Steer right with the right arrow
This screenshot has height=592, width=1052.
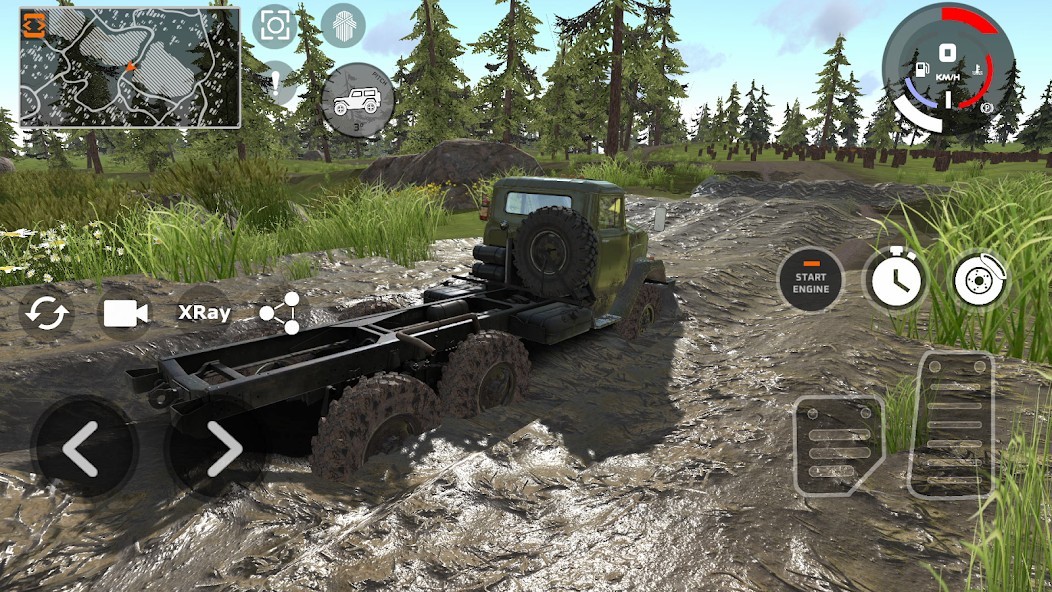pos(219,448)
